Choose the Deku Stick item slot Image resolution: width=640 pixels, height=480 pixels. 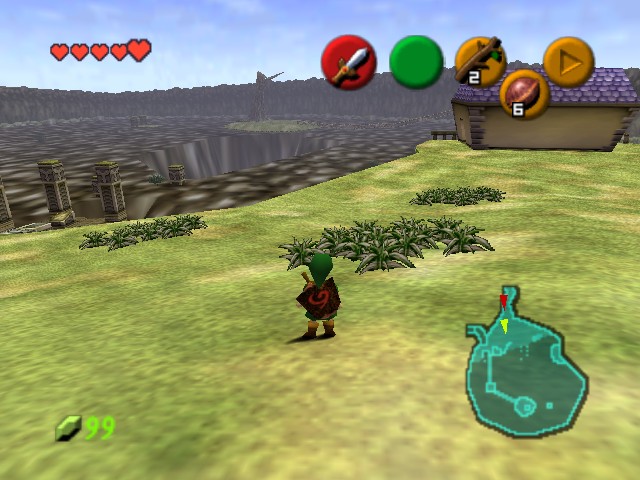coord(480,60)
